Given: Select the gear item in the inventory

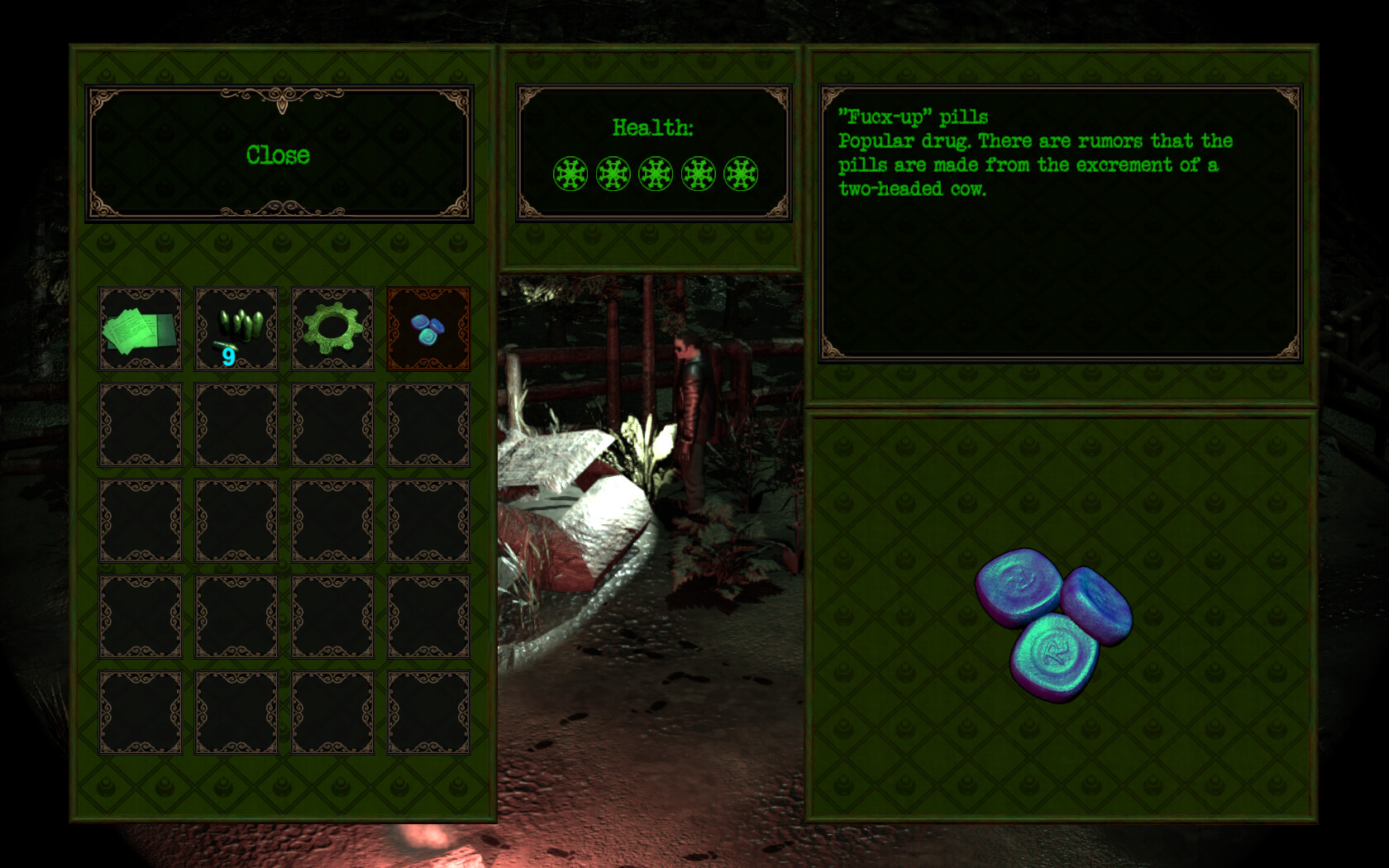Looking at the screenshot, I should tap(332, 328).
